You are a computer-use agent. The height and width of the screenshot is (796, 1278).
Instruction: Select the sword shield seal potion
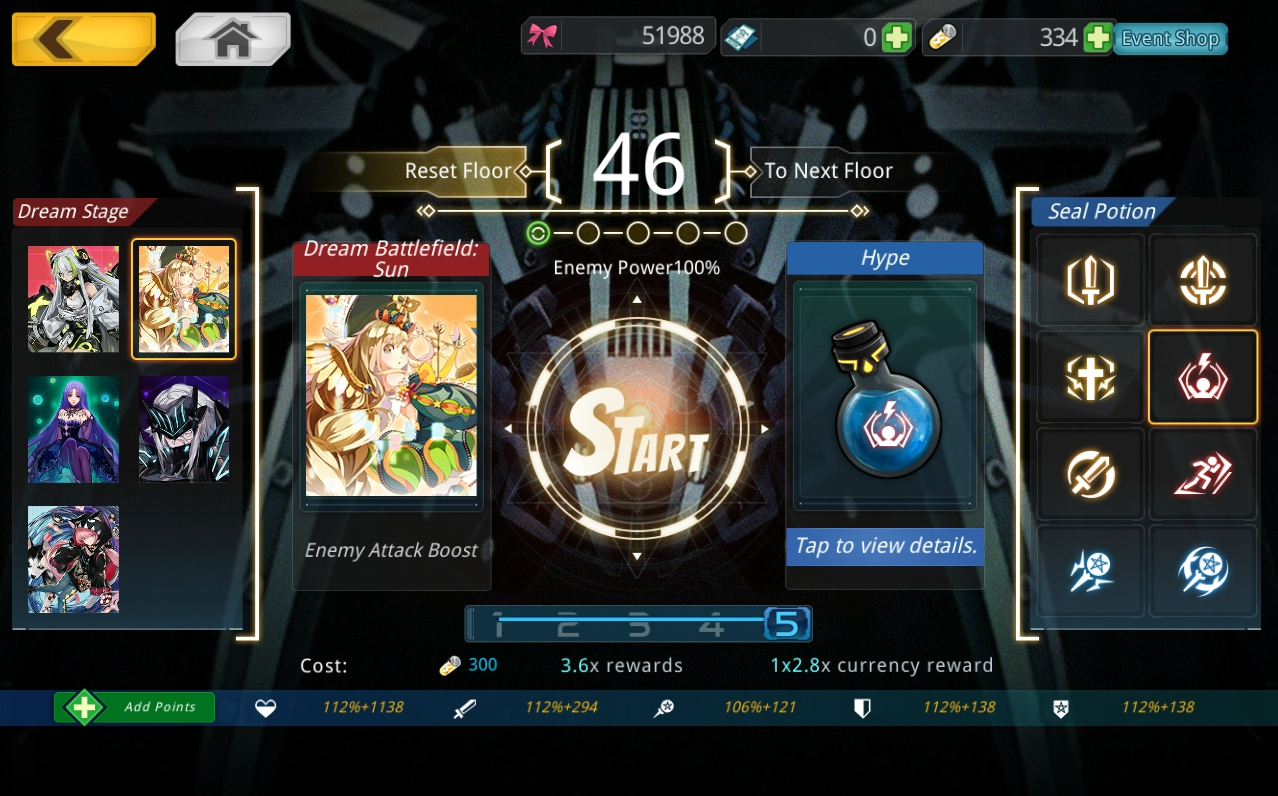pos(1090,281)
